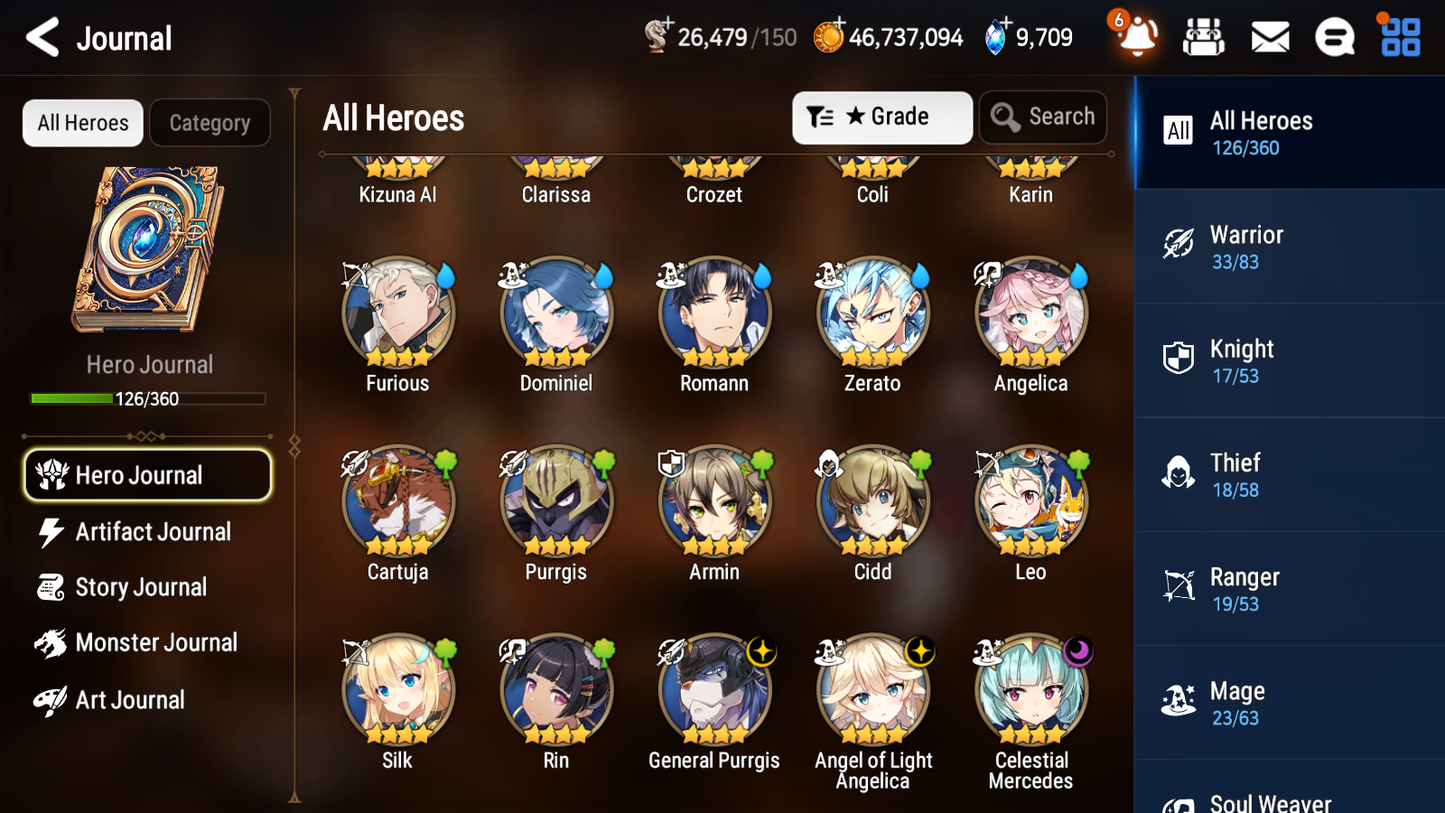The height and width of the screenshot is (813, 1445).
Task: Switch hero list to Category view
Action: pyautogui.click(x=210, y=122)
